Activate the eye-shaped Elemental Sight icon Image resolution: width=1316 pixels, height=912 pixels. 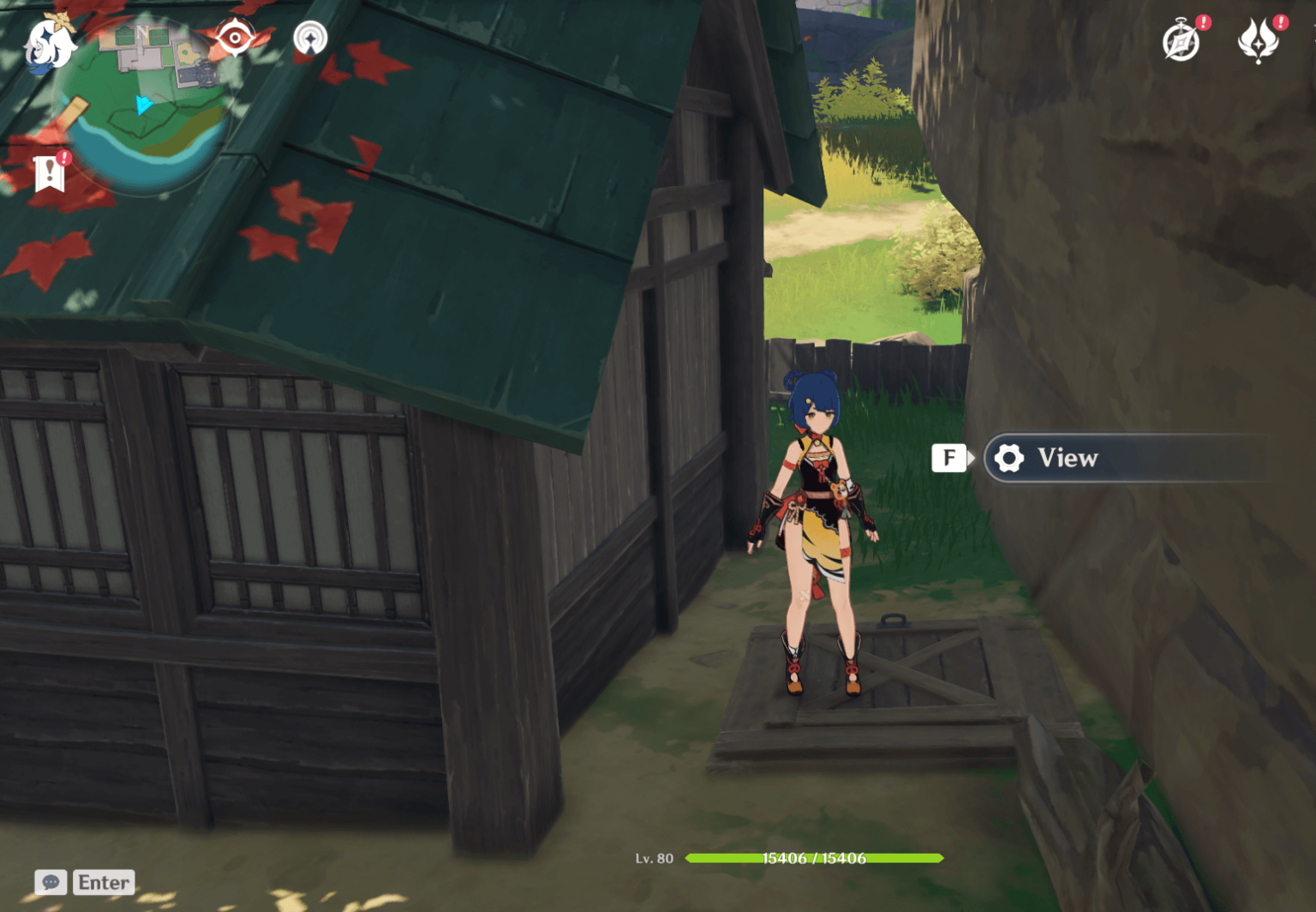point(235,39)
